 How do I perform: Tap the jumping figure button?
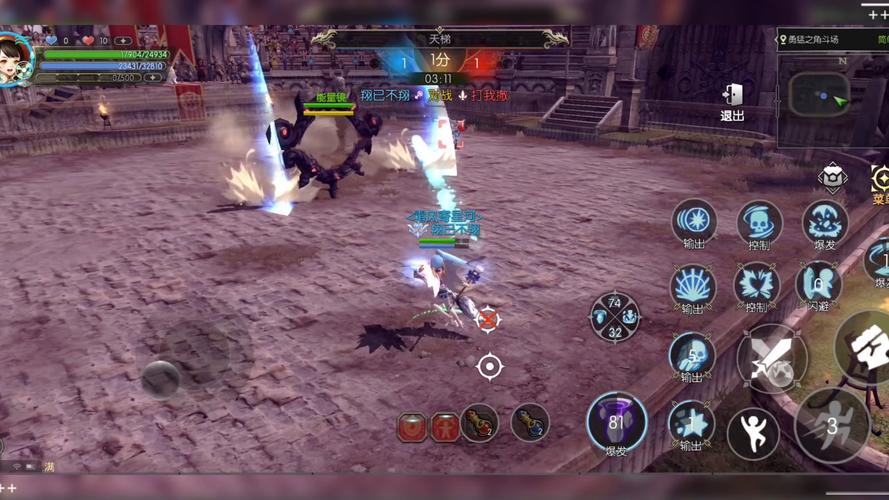pyautogui.click(x=753, y=433)
